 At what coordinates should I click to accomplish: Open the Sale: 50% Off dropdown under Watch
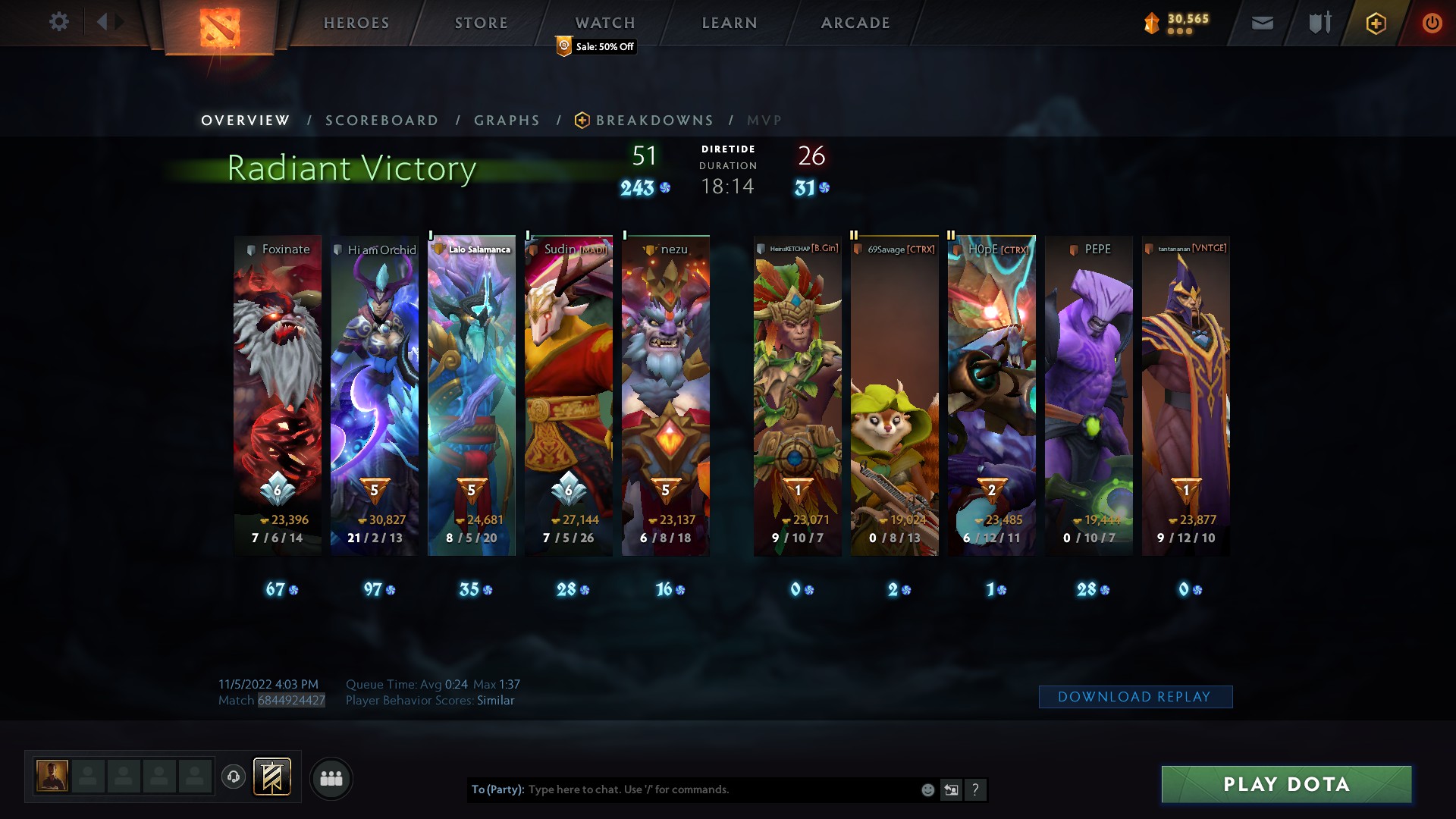[595, 47]
